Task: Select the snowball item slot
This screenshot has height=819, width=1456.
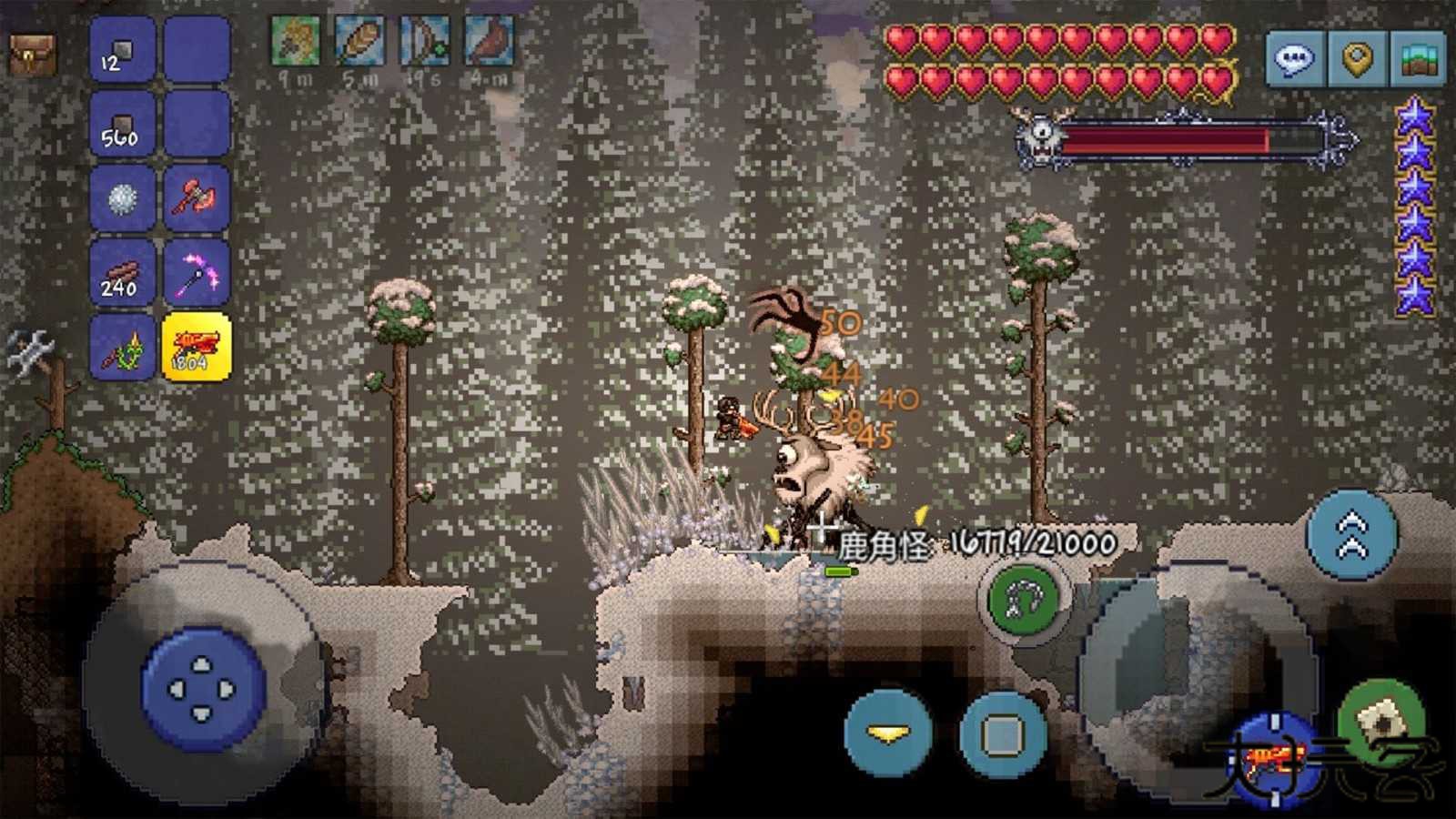Action: tap(121, 197)
